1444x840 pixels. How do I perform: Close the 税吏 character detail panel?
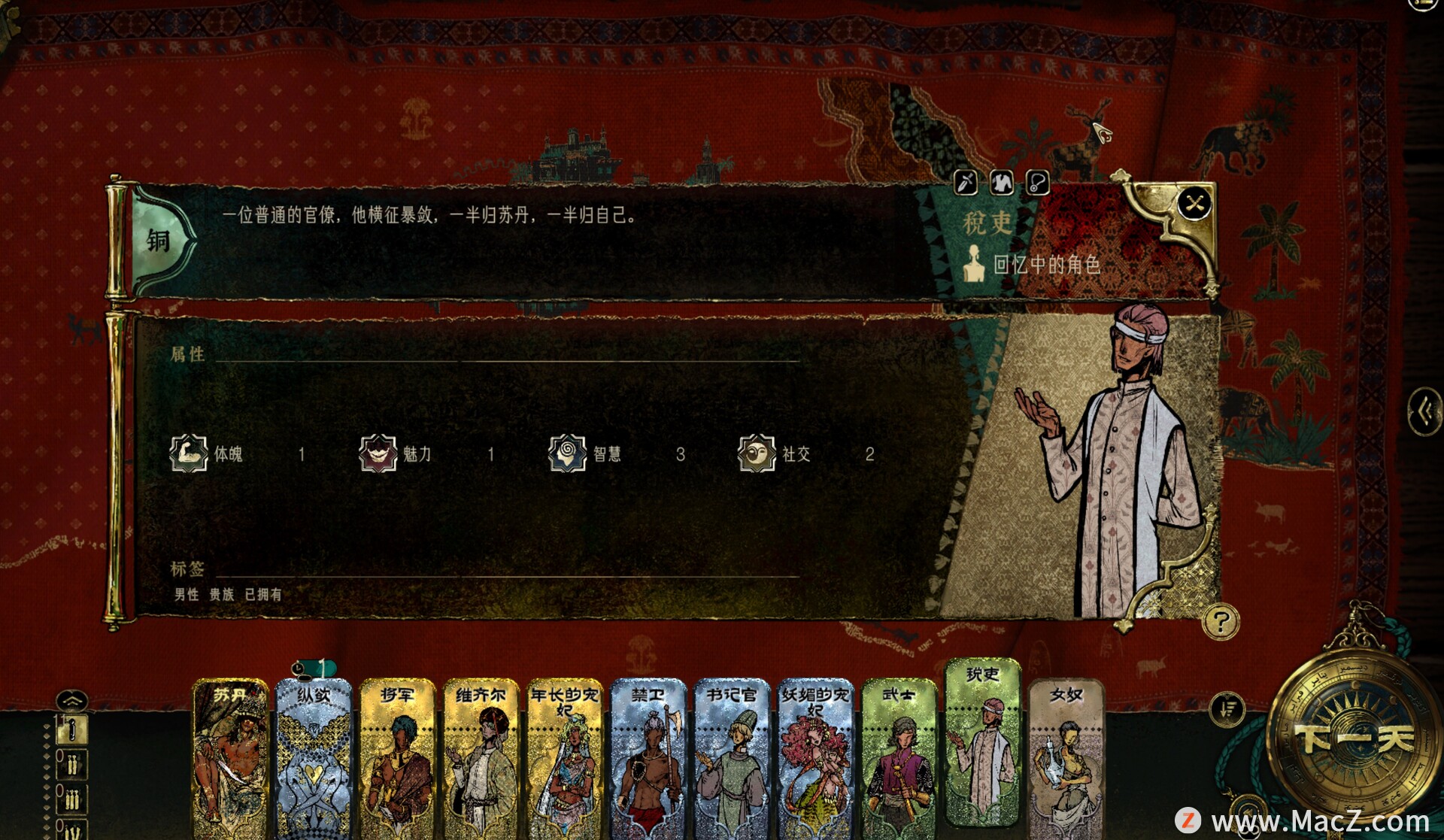(1194, 203)
